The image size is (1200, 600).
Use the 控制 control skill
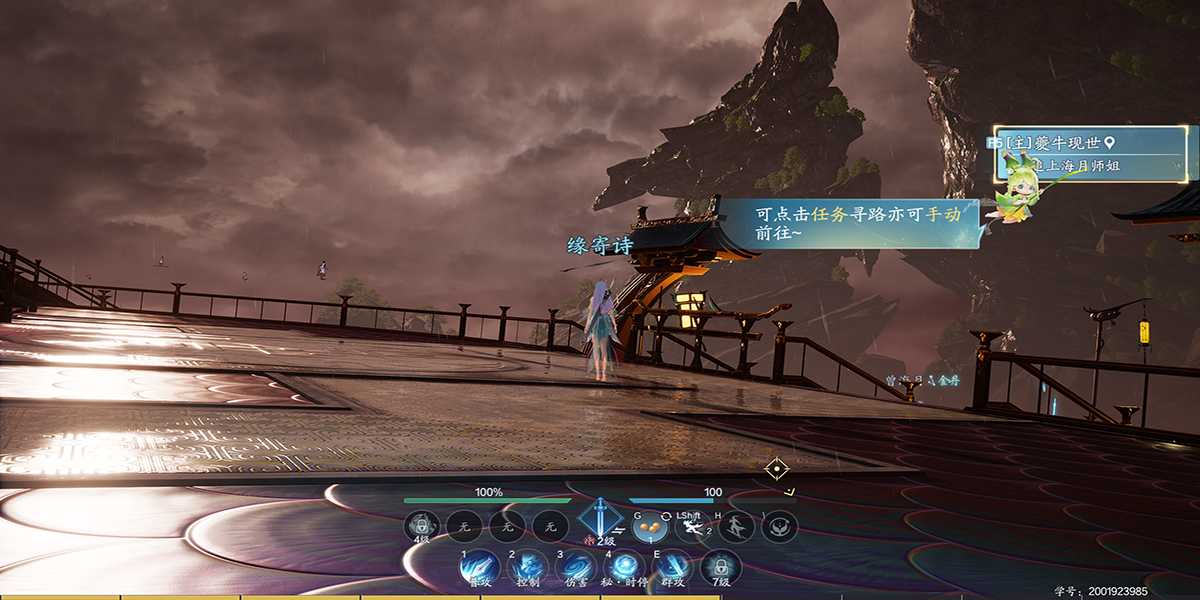(x=527, y=567)
